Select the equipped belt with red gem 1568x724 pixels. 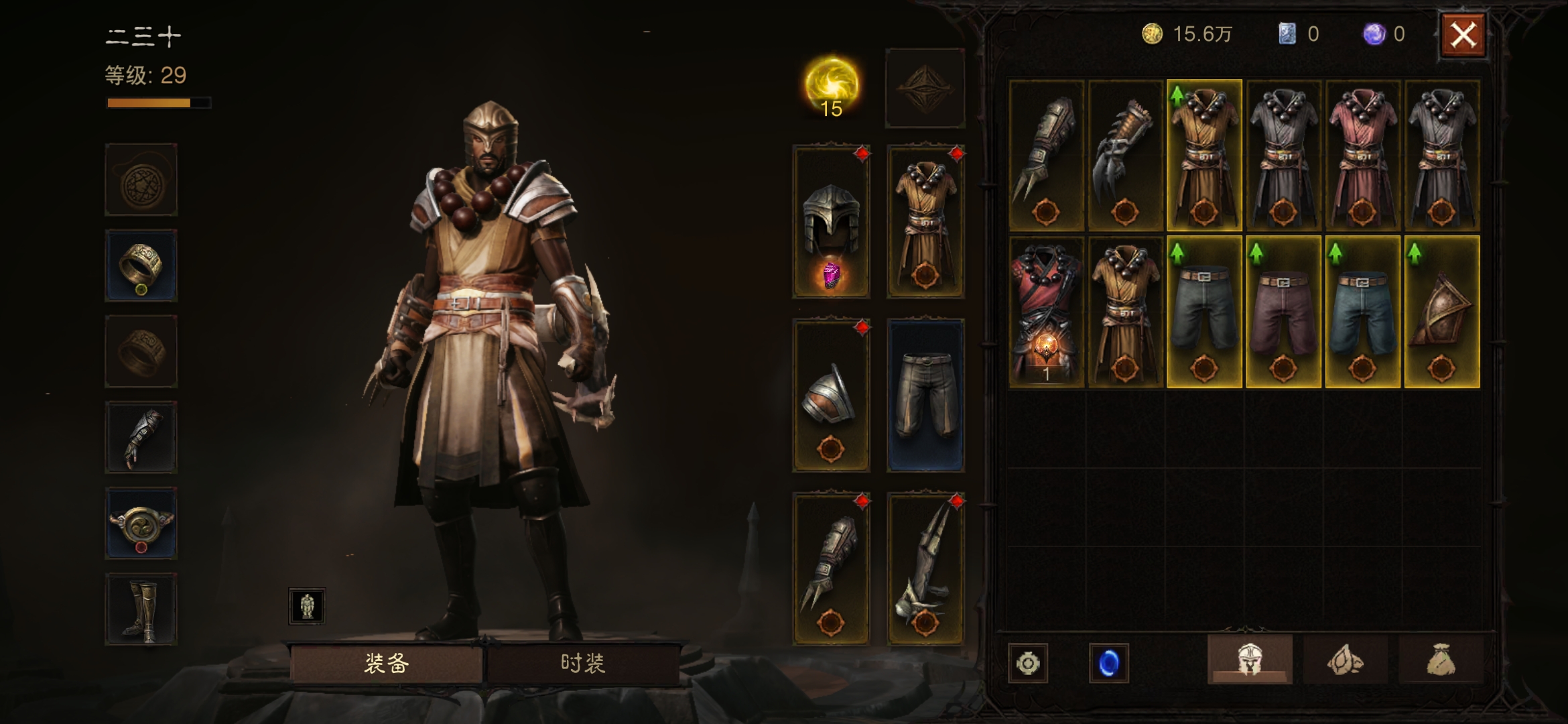141,523
